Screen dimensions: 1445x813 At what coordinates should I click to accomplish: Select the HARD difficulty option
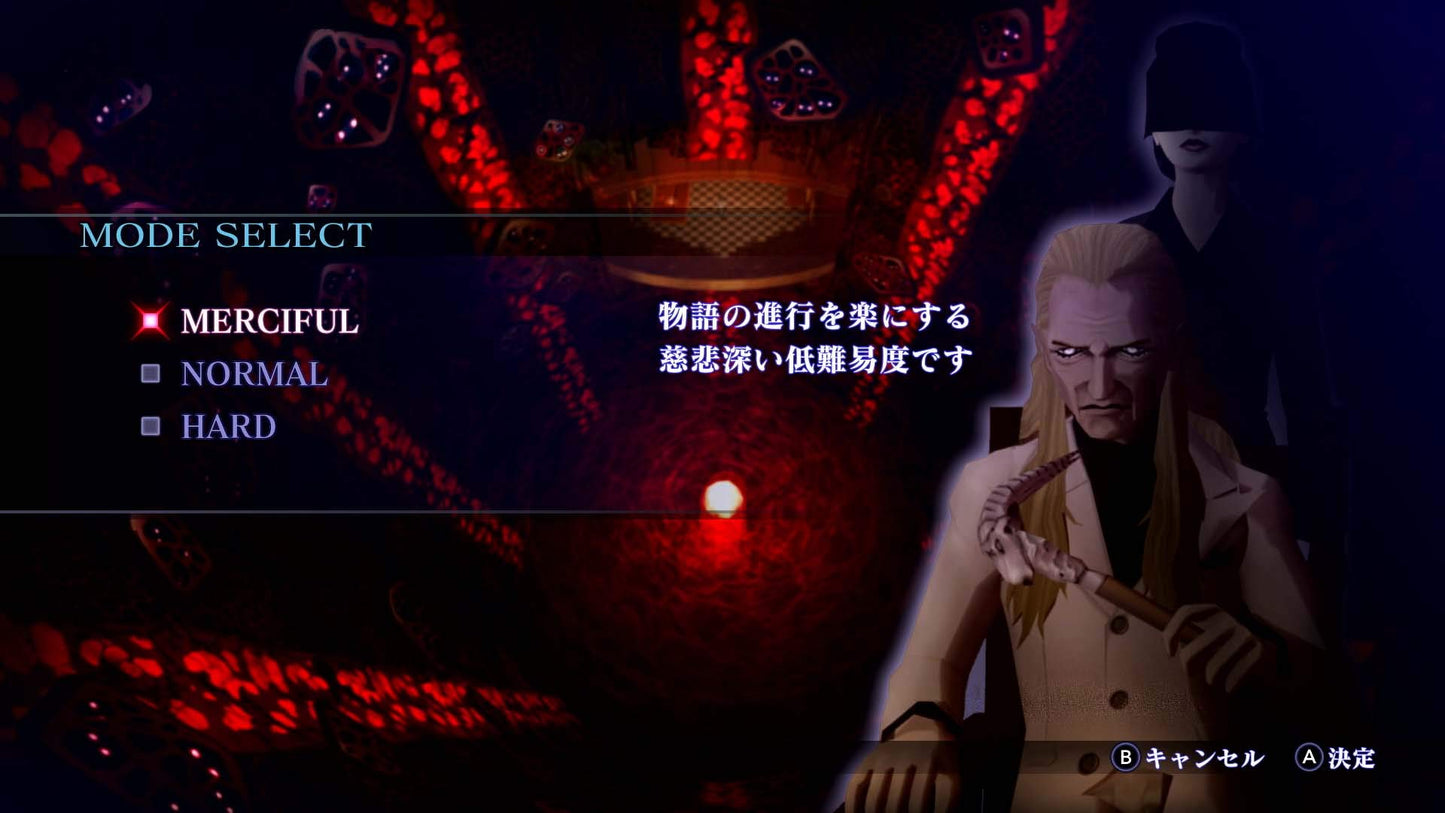coord(227,427)
